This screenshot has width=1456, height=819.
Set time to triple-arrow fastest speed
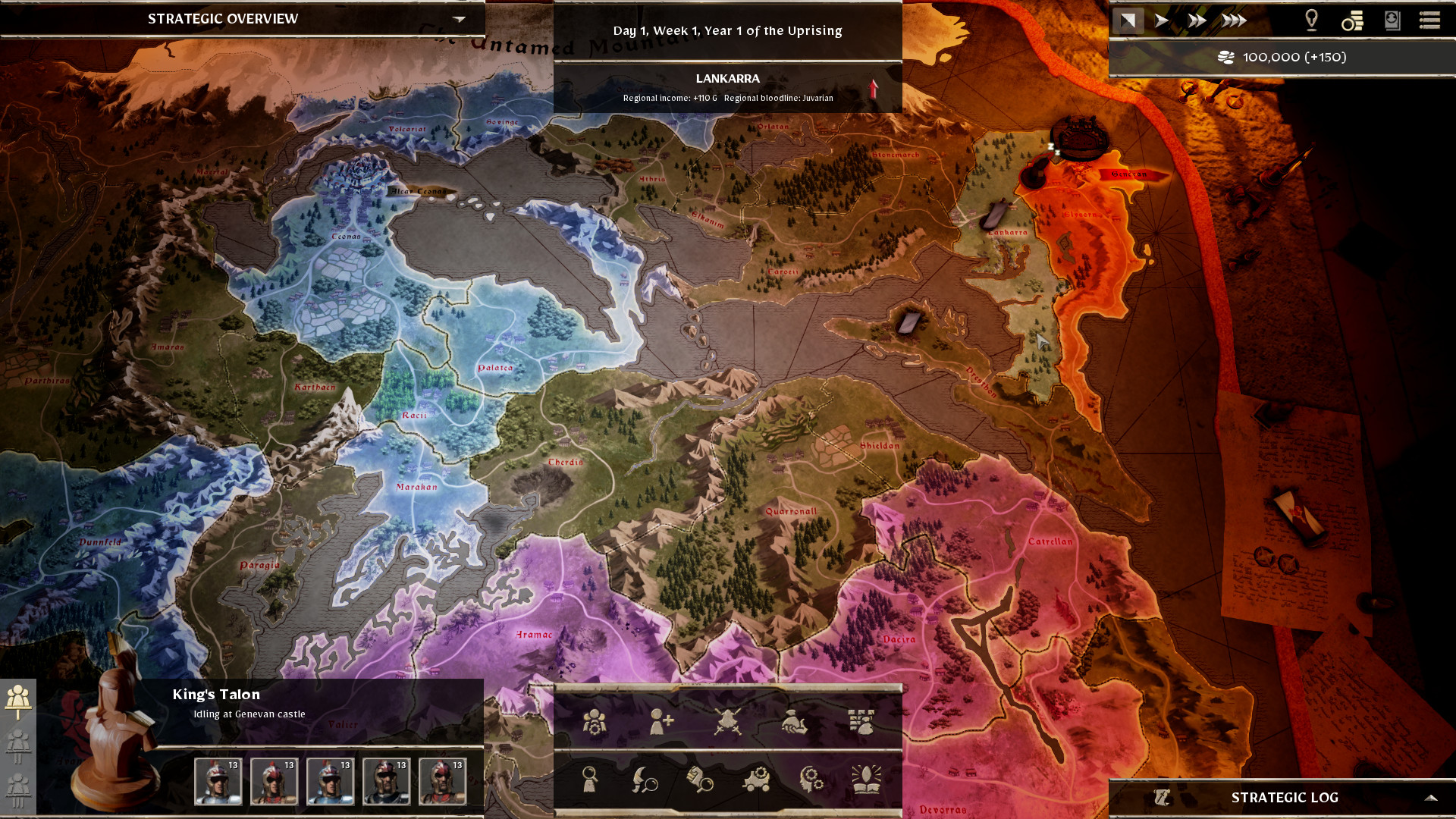pos(1234,20)
